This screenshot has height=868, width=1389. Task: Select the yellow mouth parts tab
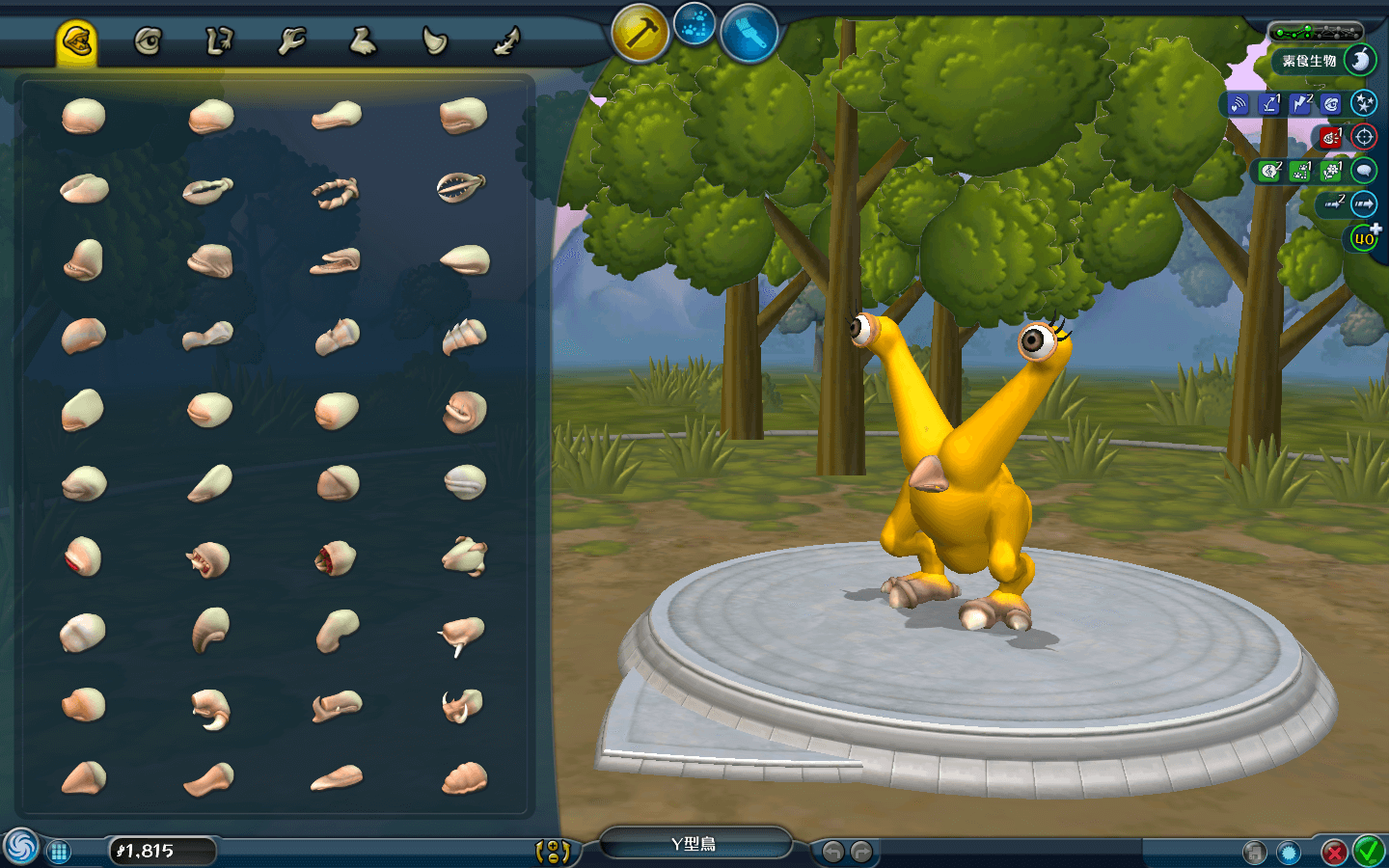click(76, 41)
